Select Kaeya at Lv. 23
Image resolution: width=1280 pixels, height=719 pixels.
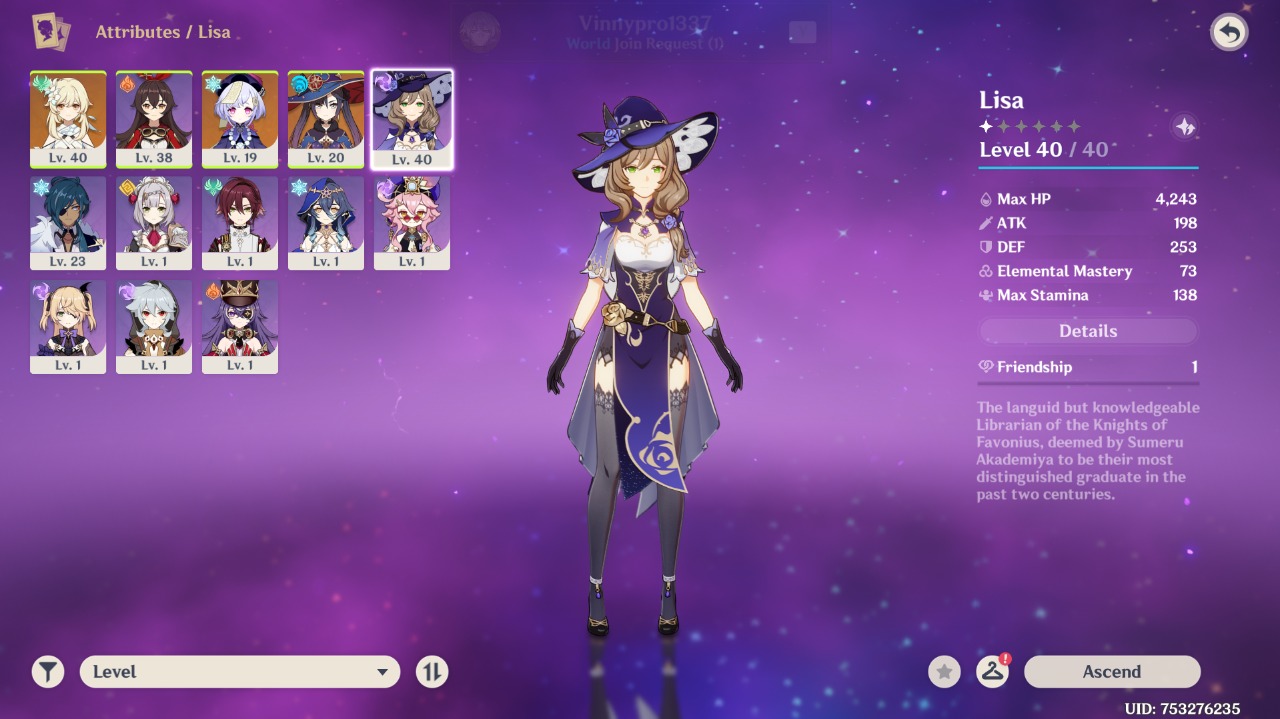click(68, 222)
